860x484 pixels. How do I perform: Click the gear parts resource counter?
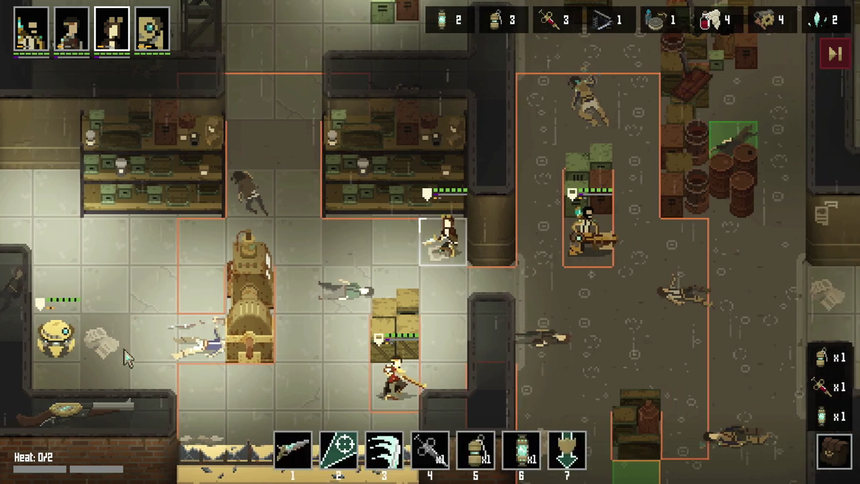pos(772,19)
